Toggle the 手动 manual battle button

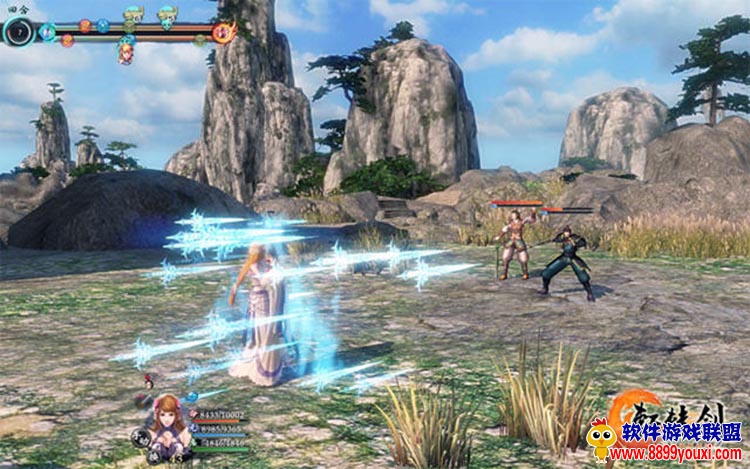pos(139,437)
